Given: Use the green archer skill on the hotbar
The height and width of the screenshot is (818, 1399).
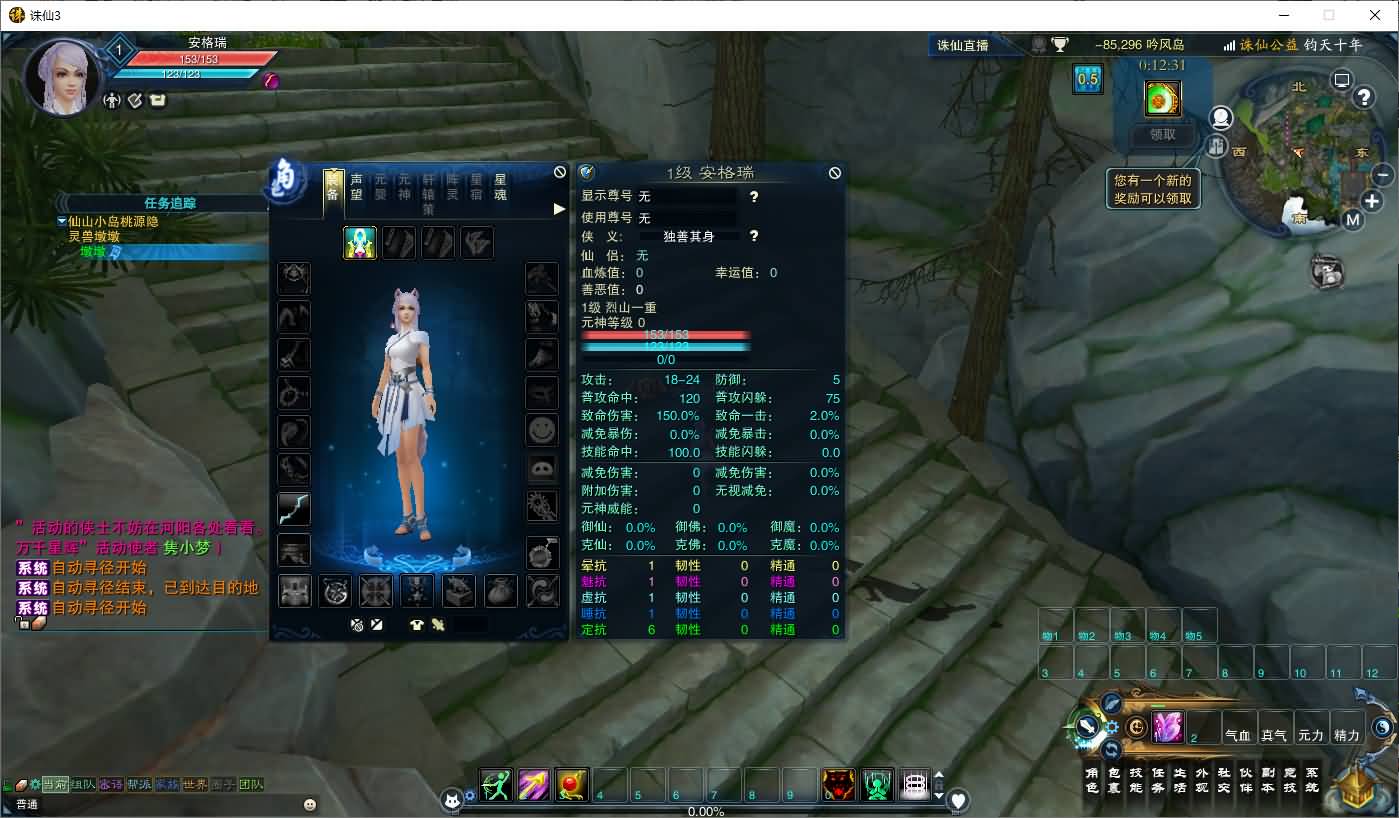Looking at the screenshot, I should (496, 785).
